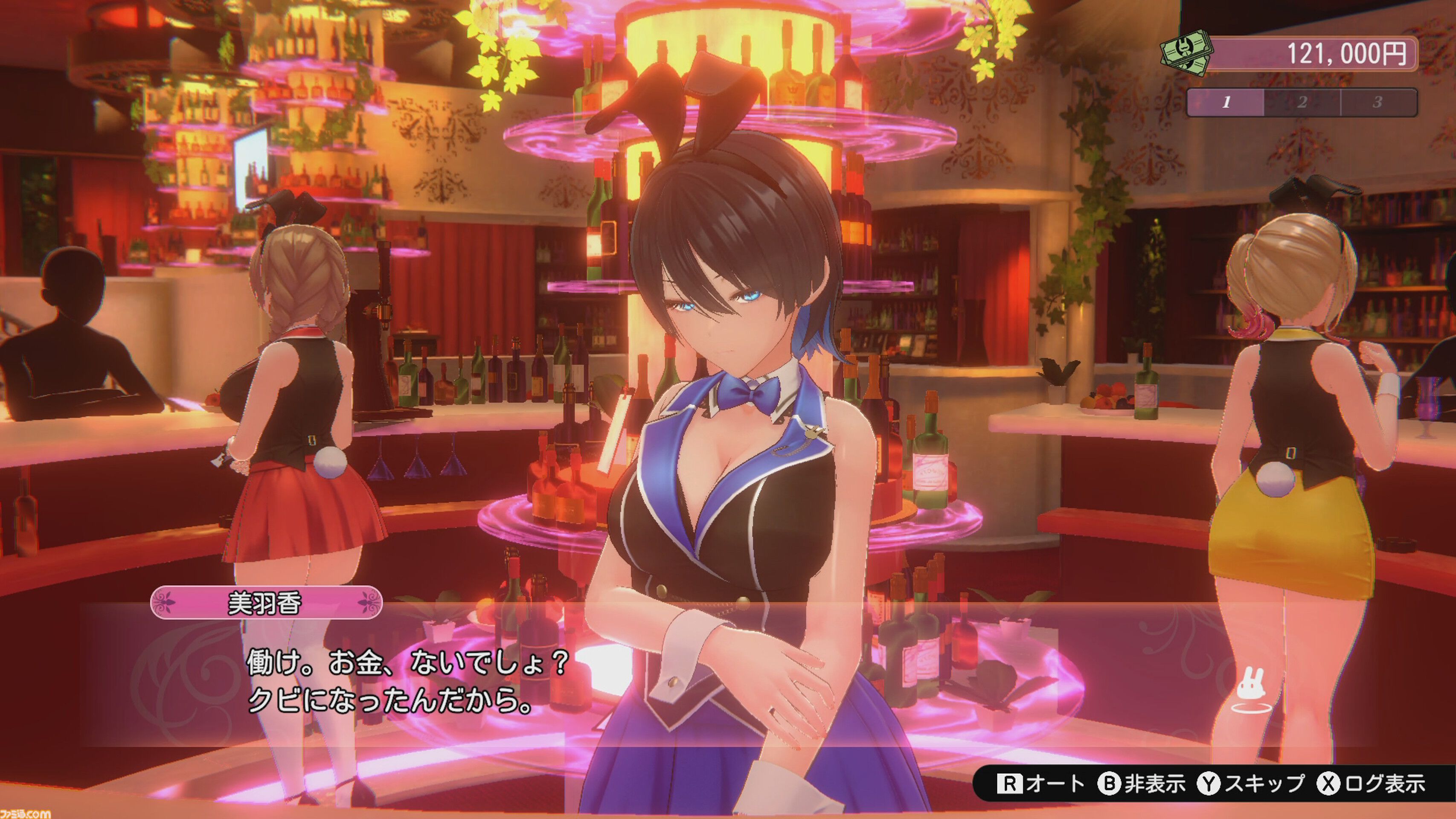Screen dimensions: 1456x819
Task: Select segment 3 of the progress bar
Action: pyautogui.click(x=1379, y=103)
